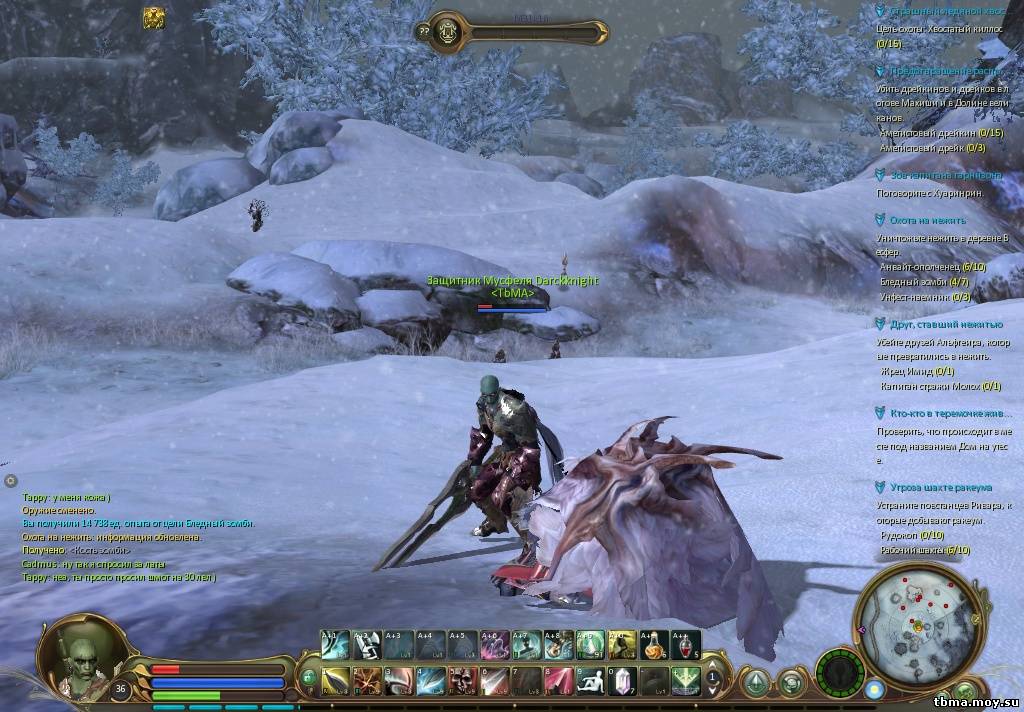Click the yellow buff icon in top-left
Screen dimensions: 1024x712
click(153, 17)
